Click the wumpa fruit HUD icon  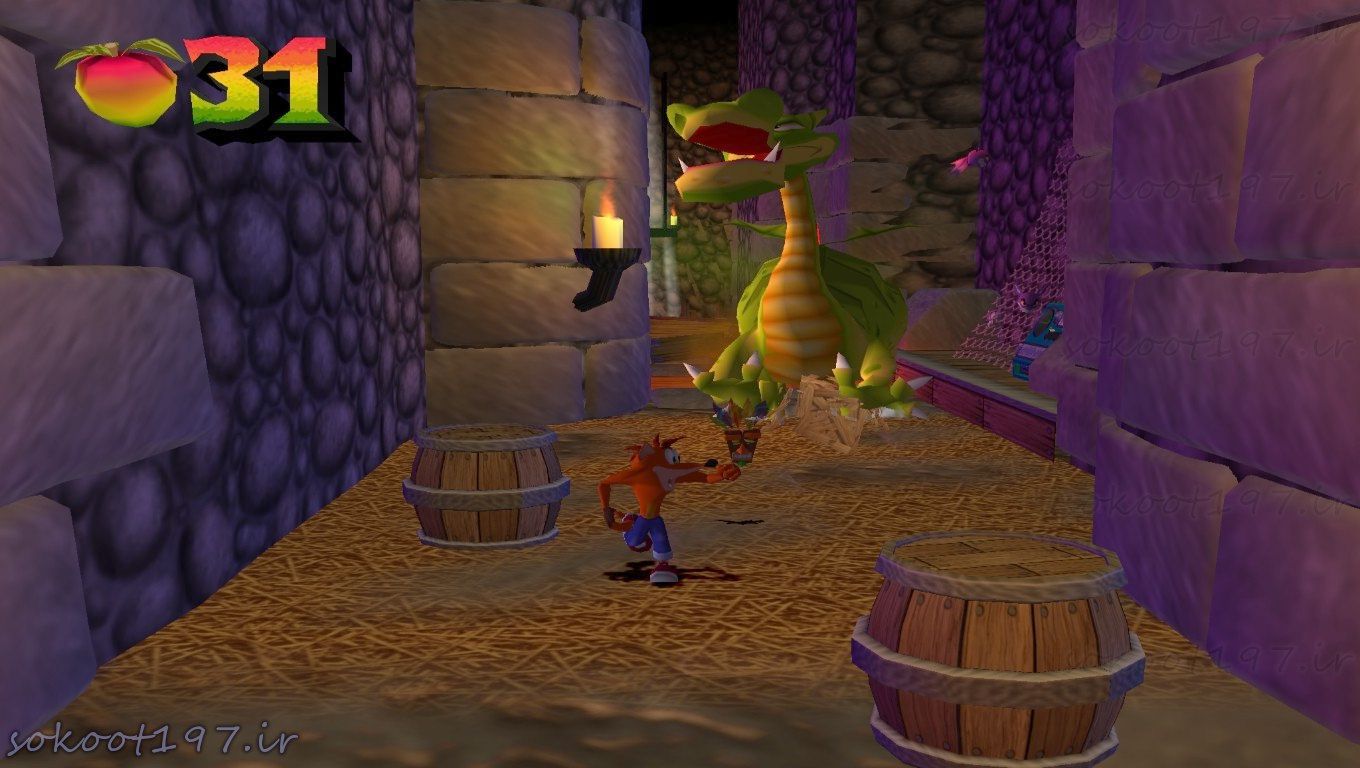click(125, 84)
